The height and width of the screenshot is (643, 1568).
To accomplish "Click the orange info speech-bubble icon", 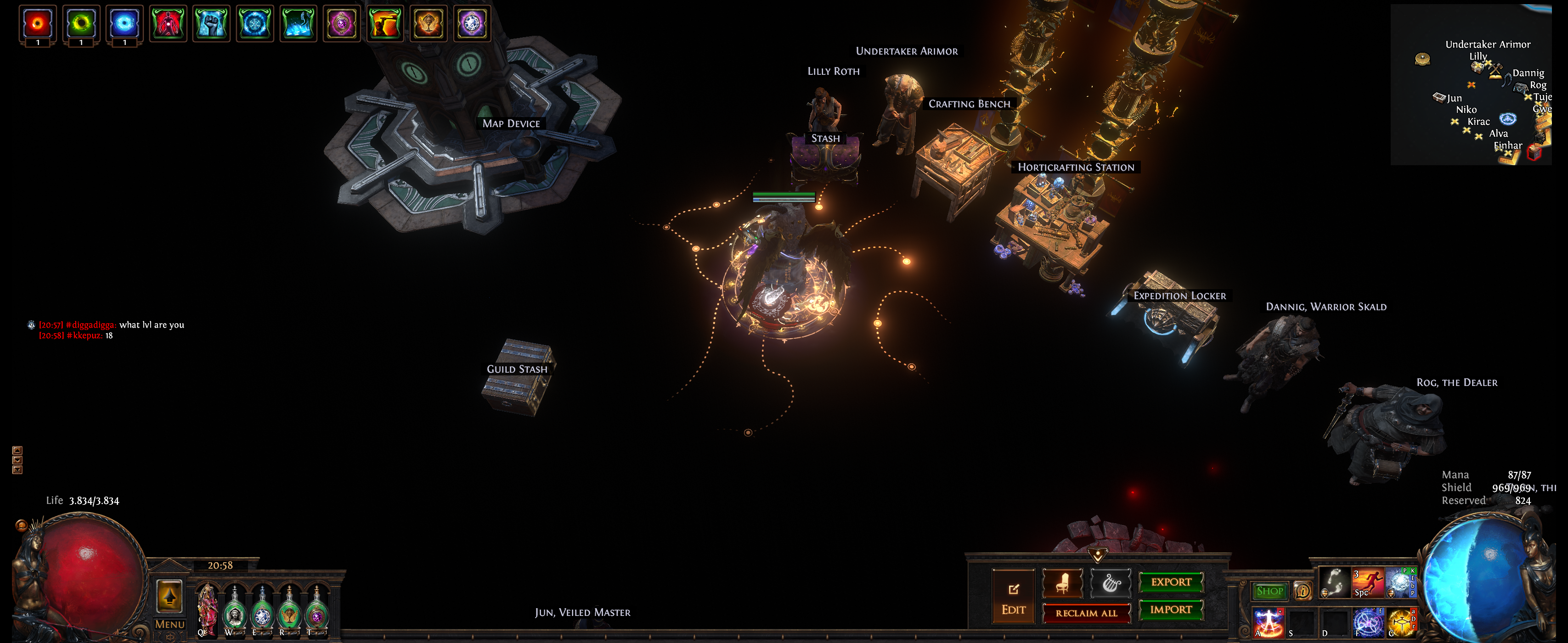I will (1302, 591).
